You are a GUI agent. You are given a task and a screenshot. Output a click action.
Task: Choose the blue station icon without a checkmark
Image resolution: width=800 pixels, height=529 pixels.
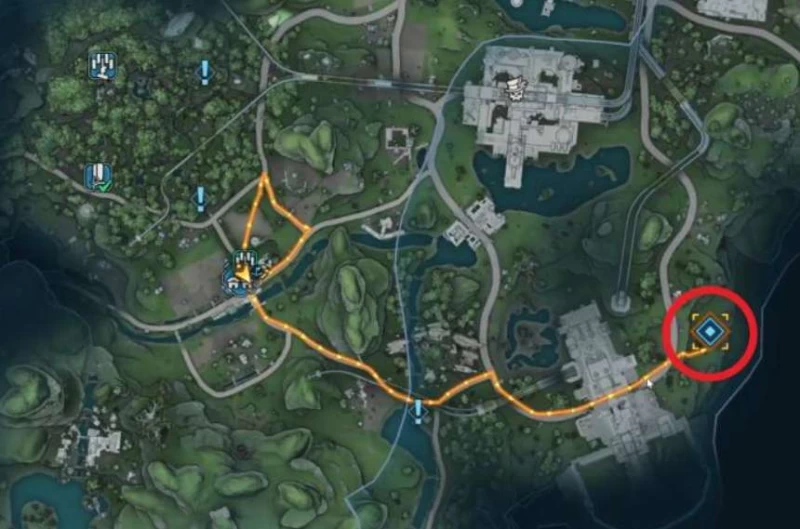coord(102,66)
